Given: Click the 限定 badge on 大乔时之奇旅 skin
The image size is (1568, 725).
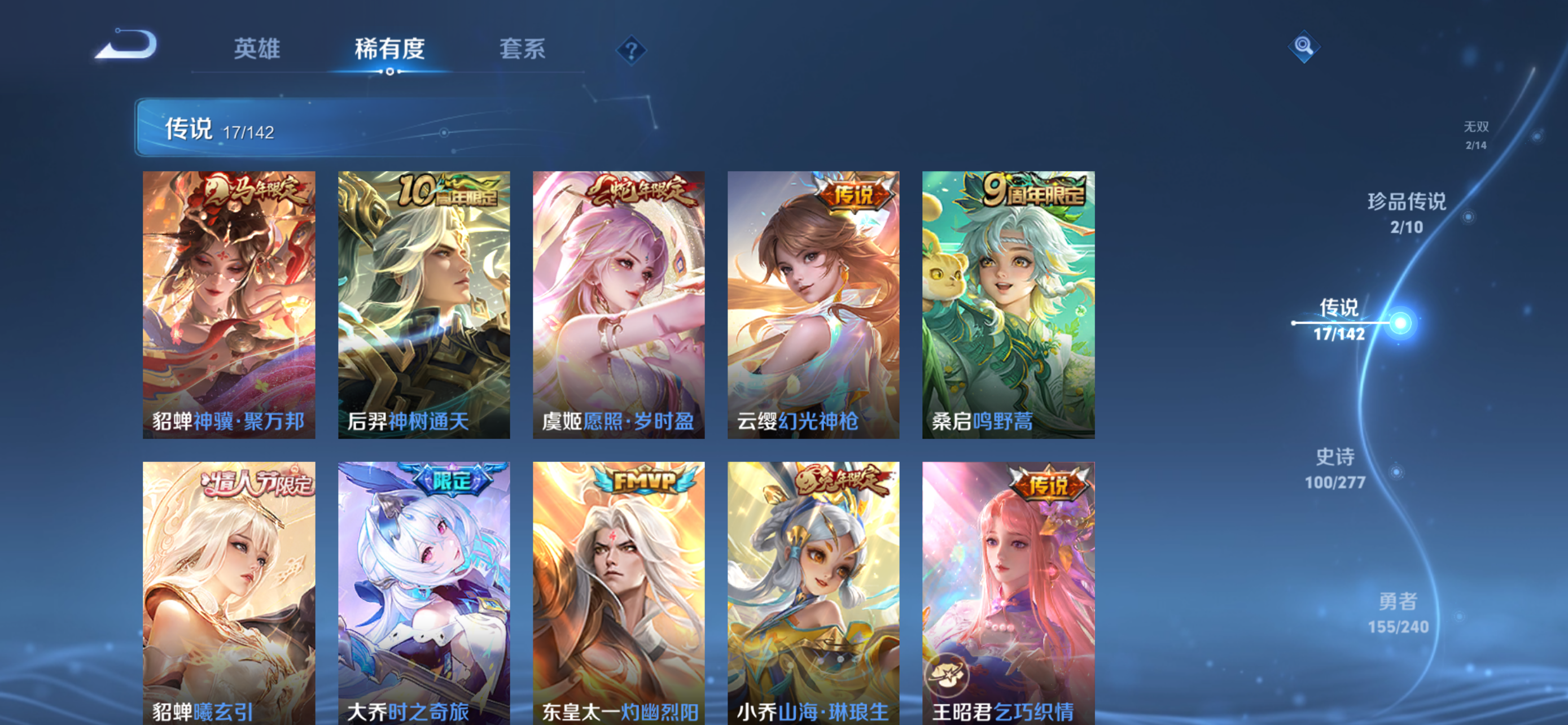Looking at the screenshot, I should click(x=452, y=480).
